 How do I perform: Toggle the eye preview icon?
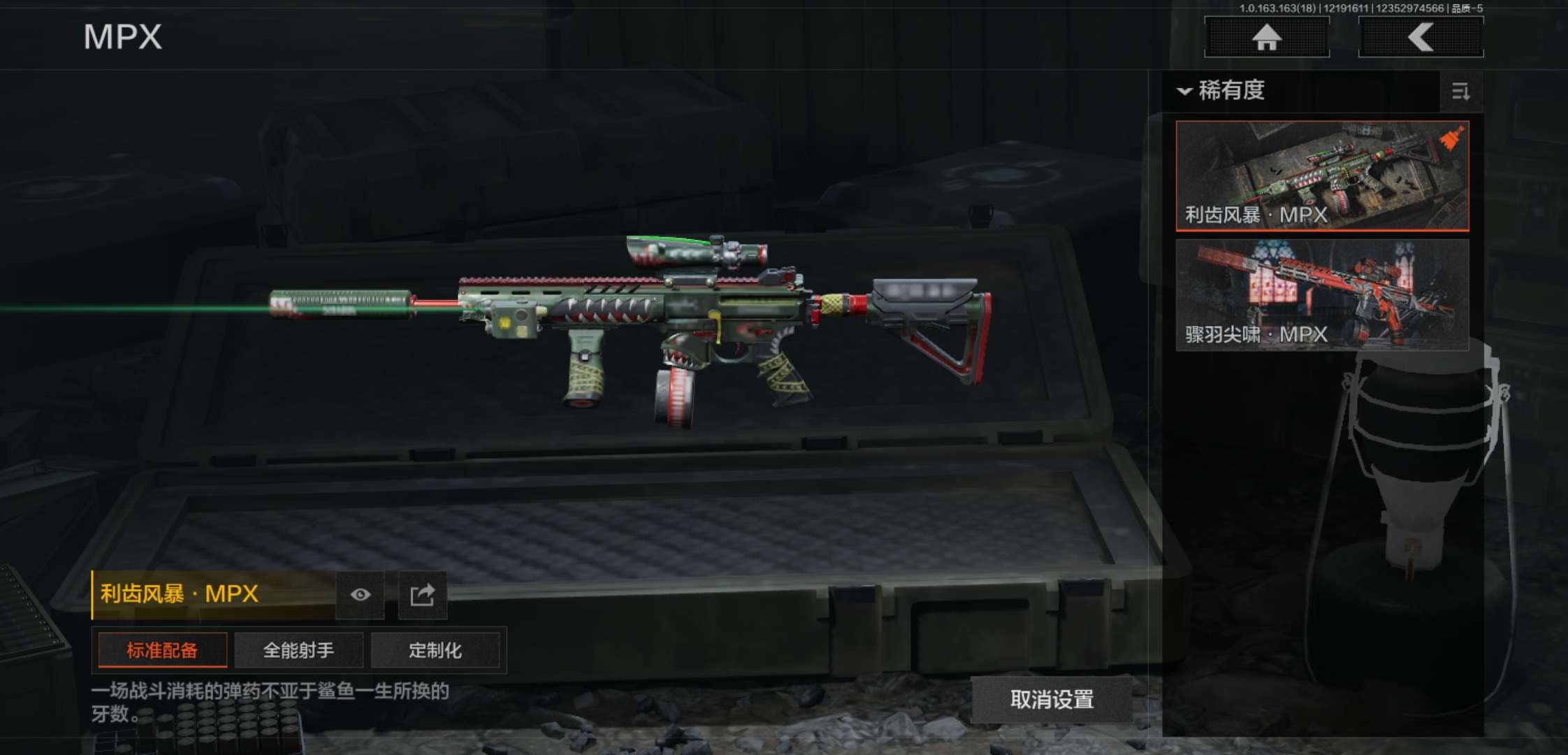click(360, 595)
